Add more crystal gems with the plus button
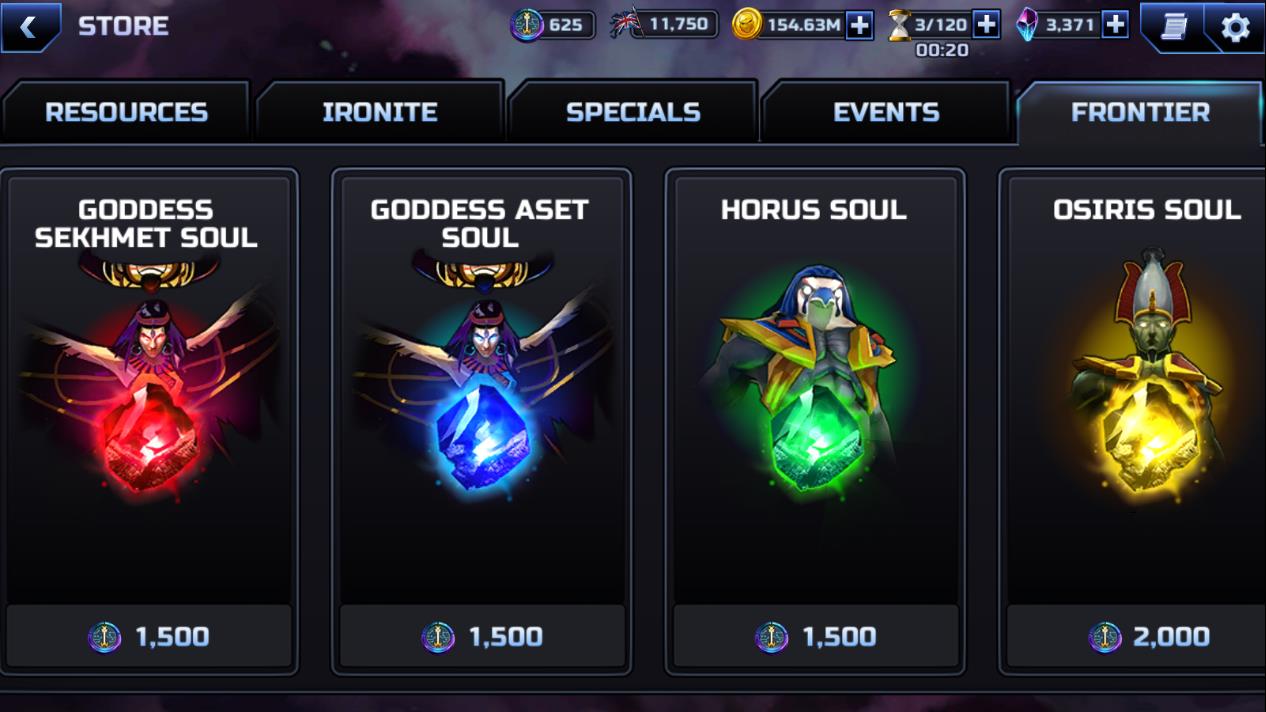 (1115, 25)
